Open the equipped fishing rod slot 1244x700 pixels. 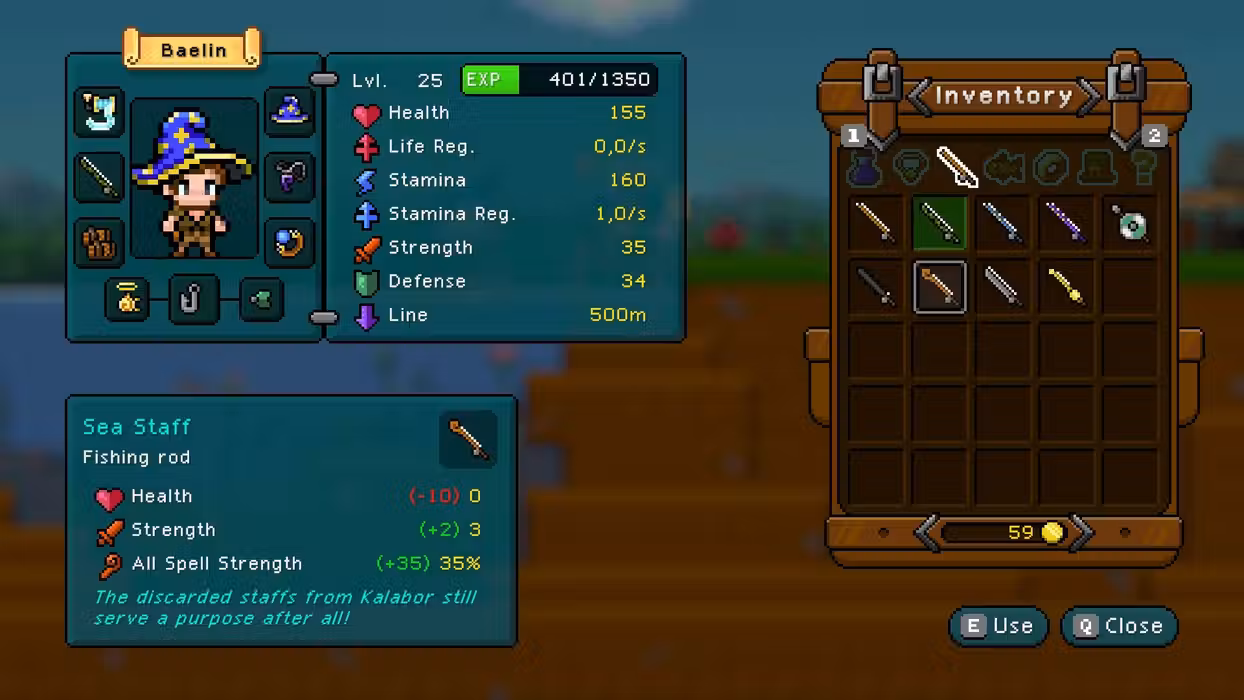pyautogui.click(x=99, y=177)
